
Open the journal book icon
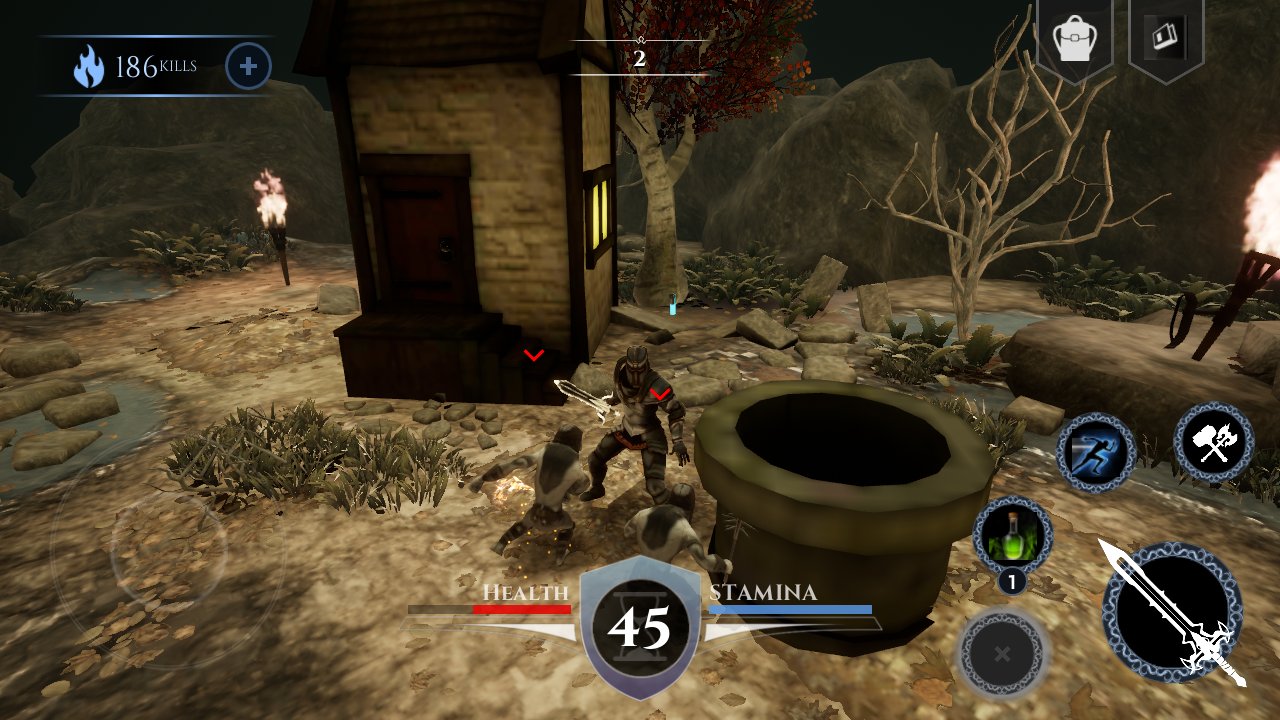[1165, 38]
